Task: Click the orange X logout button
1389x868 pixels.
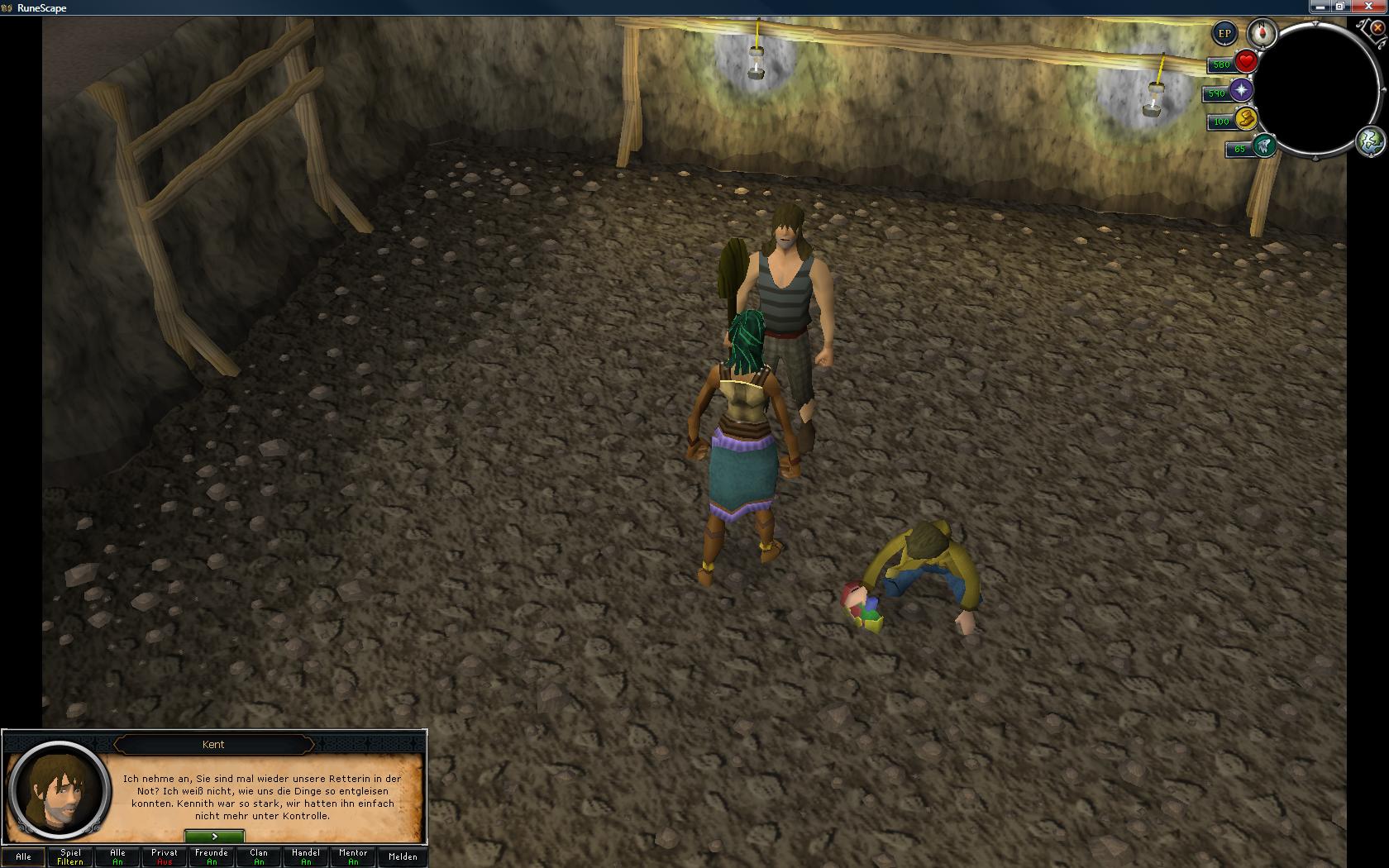Action: [x=1378, y=27]
